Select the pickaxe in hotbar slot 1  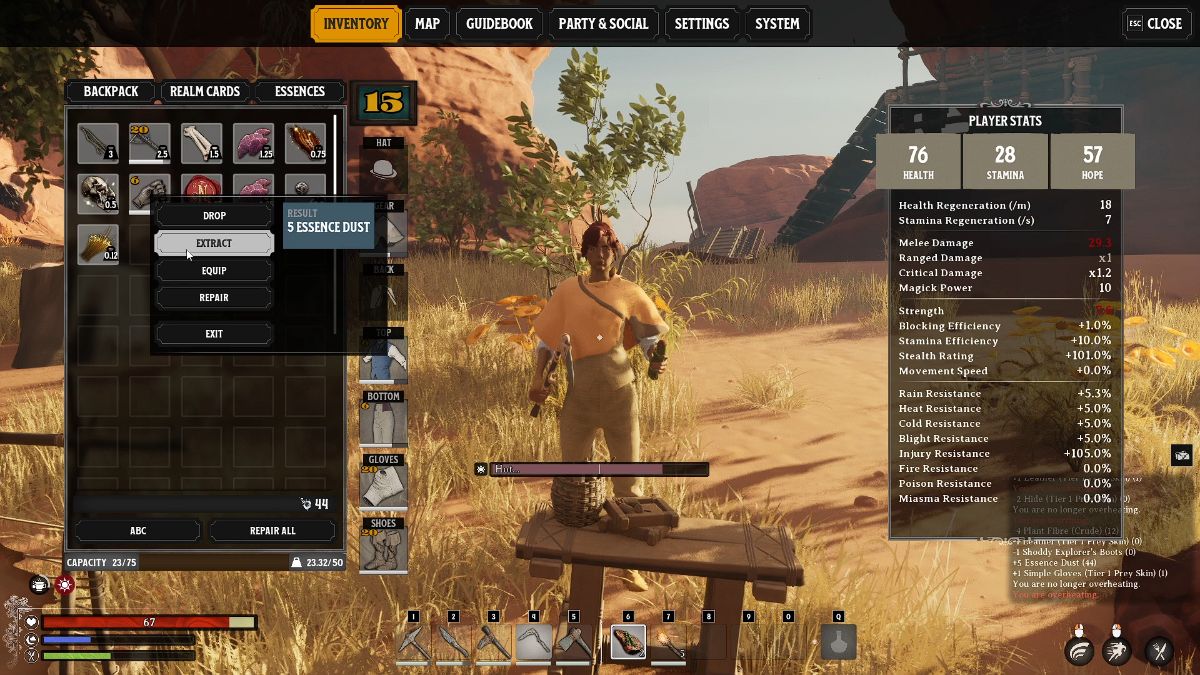[413, 642]
